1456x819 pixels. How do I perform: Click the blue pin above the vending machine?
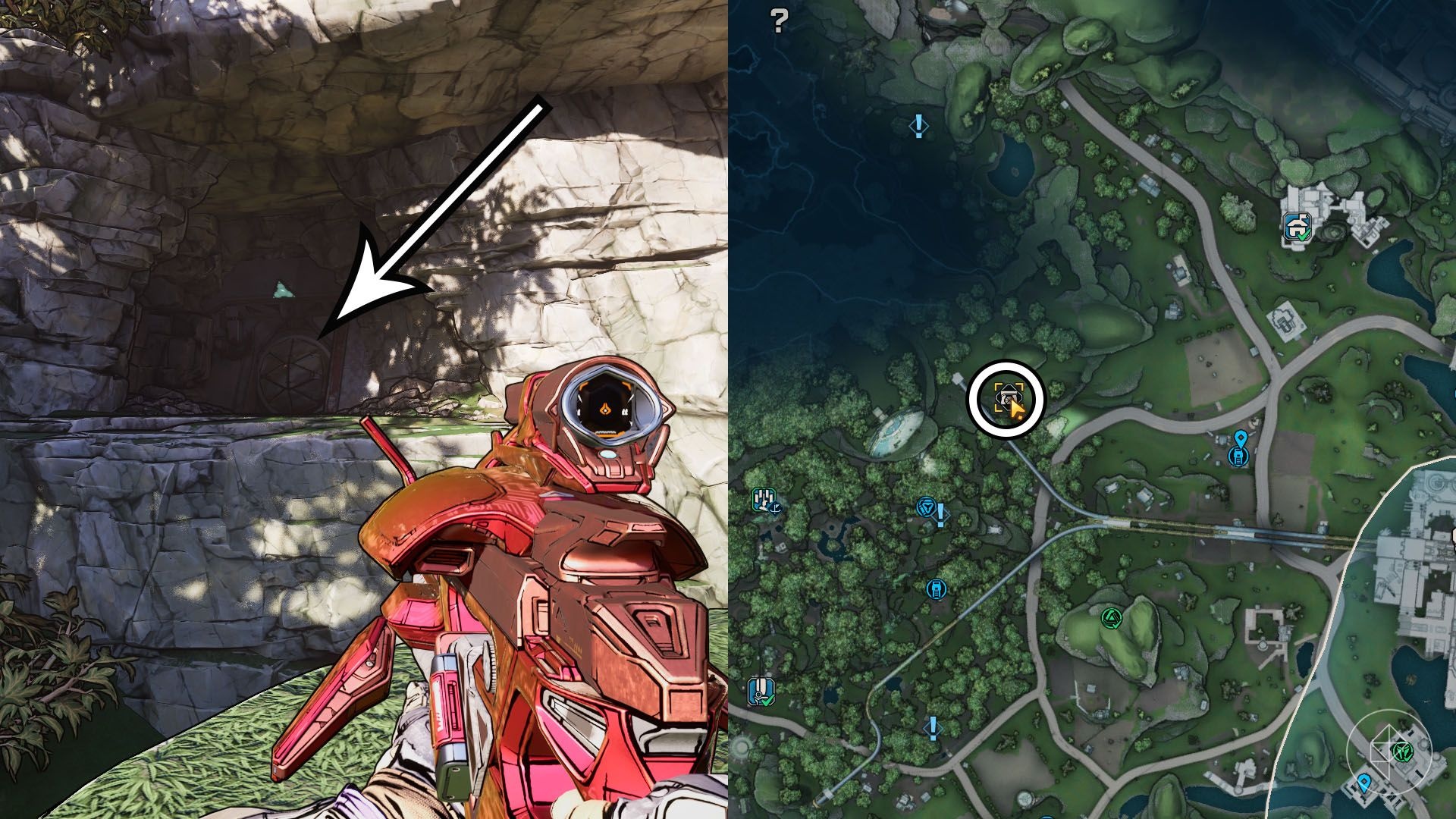(1240, 438)
